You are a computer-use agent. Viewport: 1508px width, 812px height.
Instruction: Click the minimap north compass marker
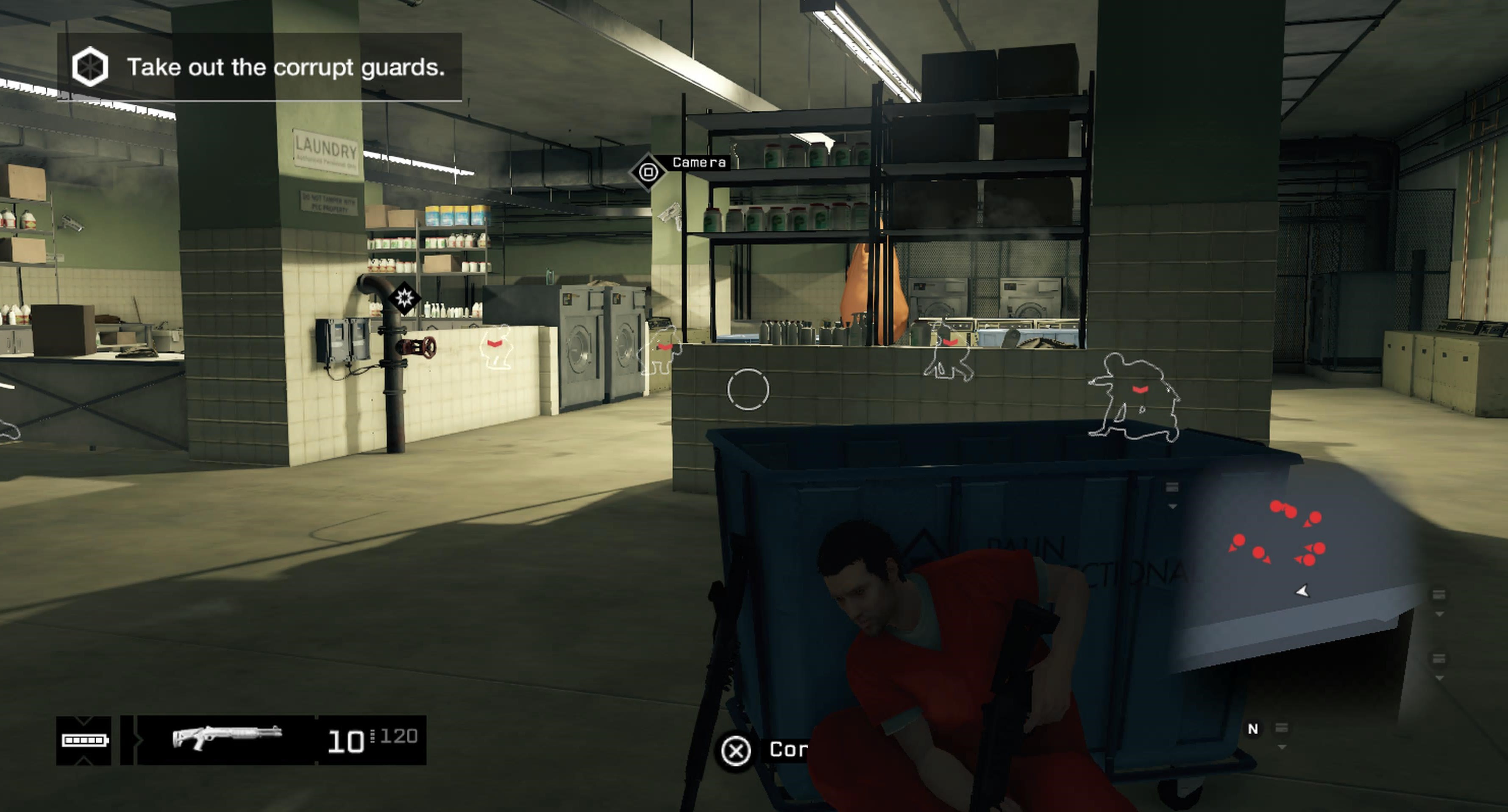[1252, 729]
